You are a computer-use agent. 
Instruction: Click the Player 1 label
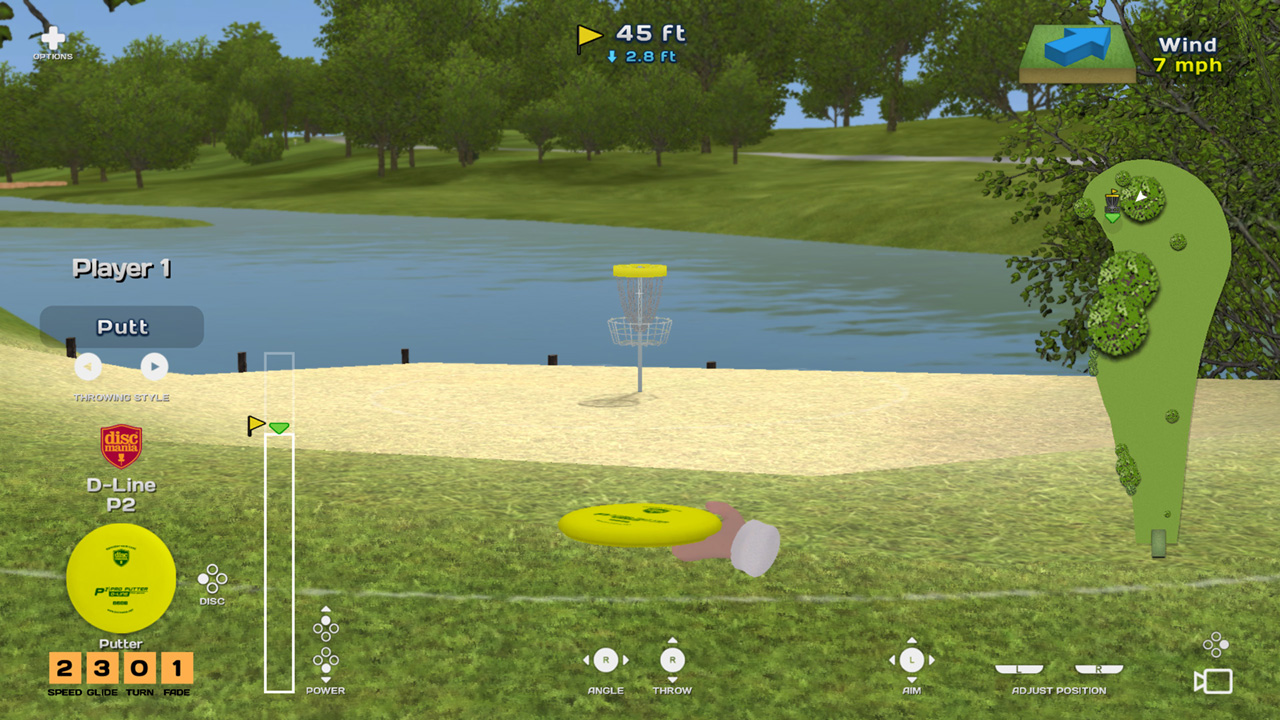[x=121, y=268]
